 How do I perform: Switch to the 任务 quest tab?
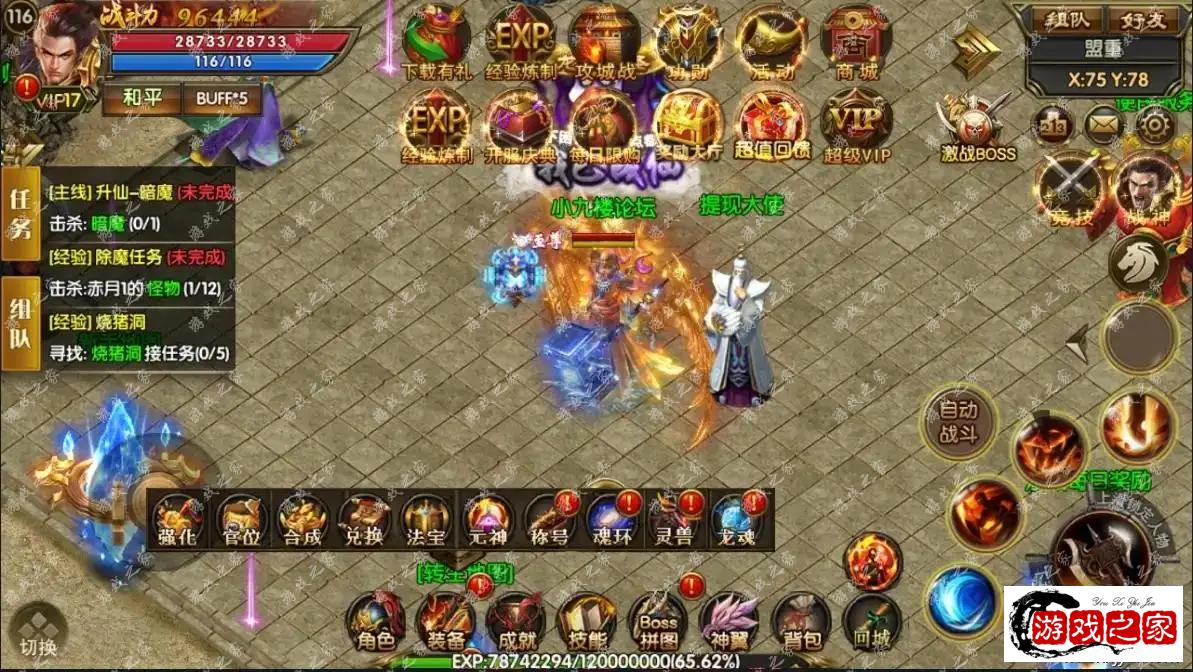pos(19,215)
